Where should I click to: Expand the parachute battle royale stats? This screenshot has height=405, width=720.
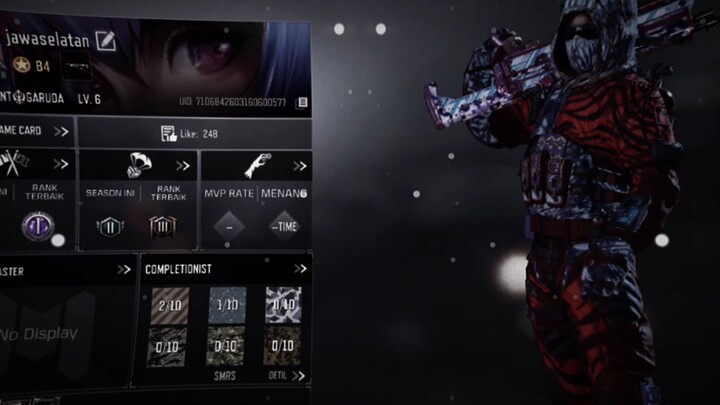(183, 166)
